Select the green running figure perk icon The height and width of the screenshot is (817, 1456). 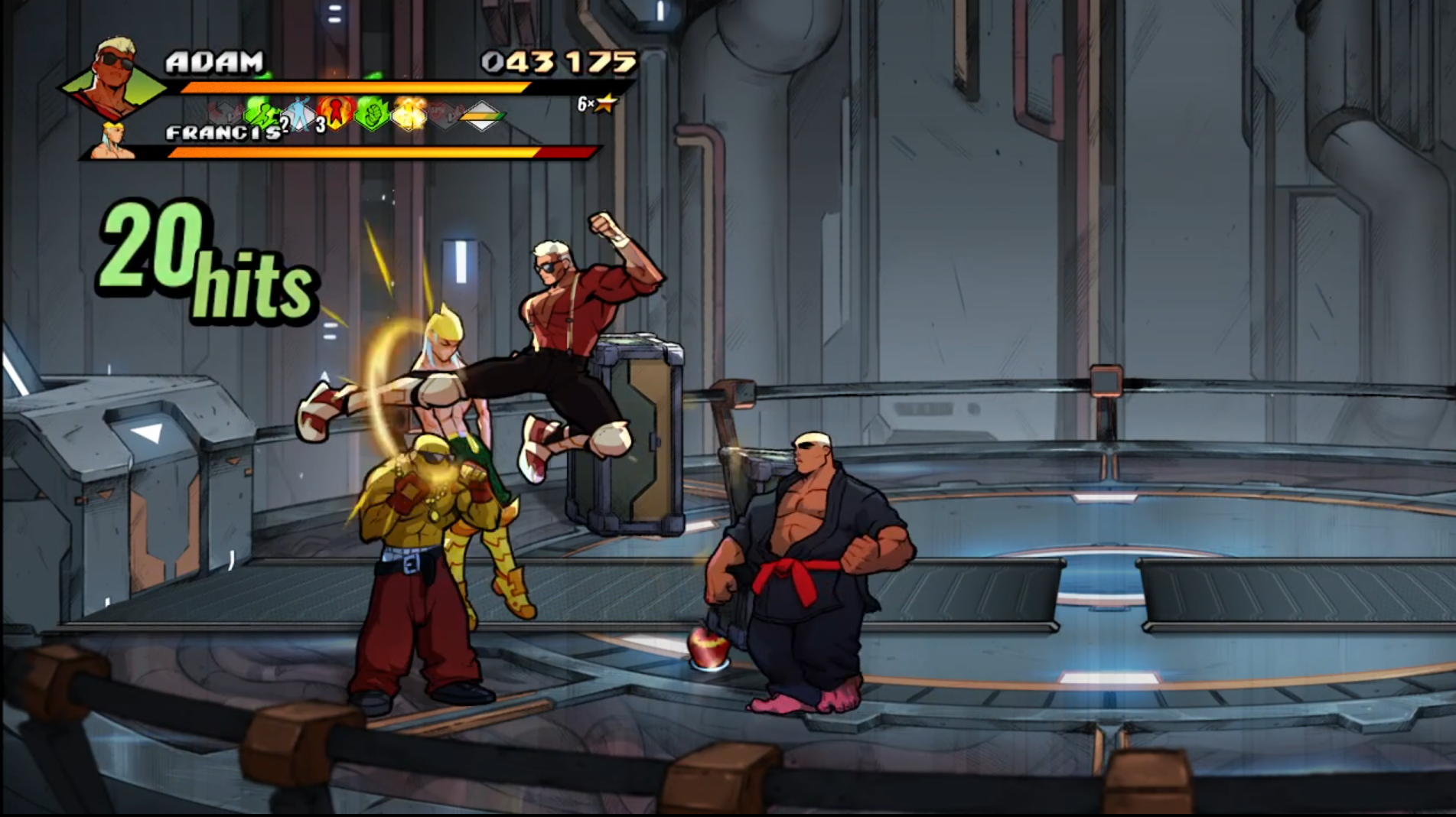(x=260, y=116)
